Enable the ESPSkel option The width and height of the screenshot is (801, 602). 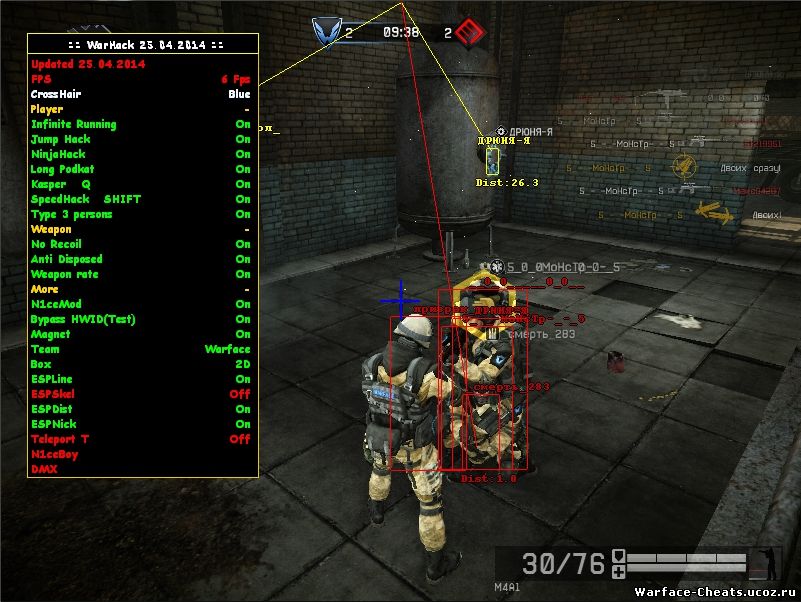[x=140, y=394]
